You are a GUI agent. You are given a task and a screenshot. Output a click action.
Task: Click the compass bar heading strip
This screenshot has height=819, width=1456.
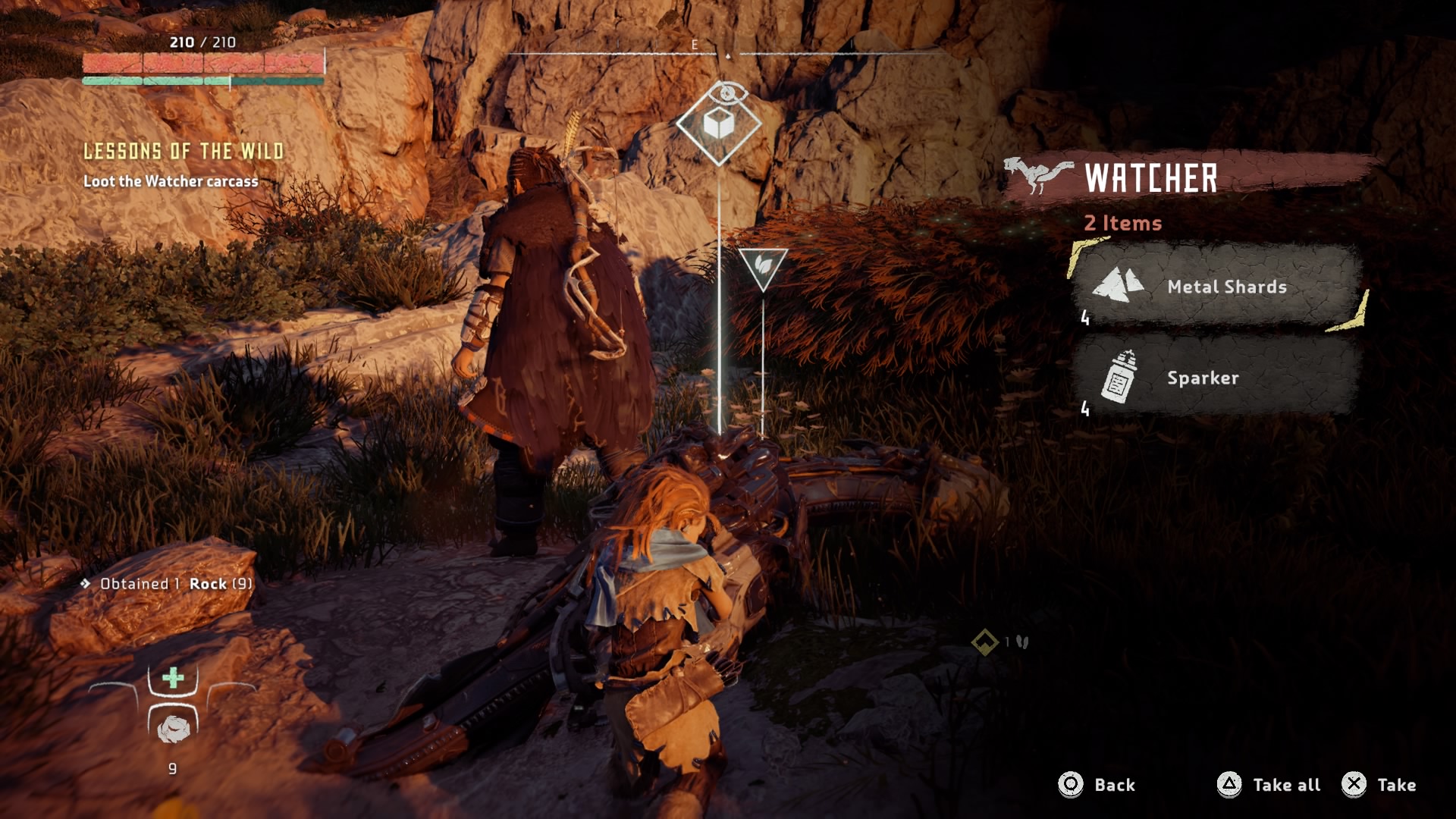pyautogui.click(x=726, y=53)
